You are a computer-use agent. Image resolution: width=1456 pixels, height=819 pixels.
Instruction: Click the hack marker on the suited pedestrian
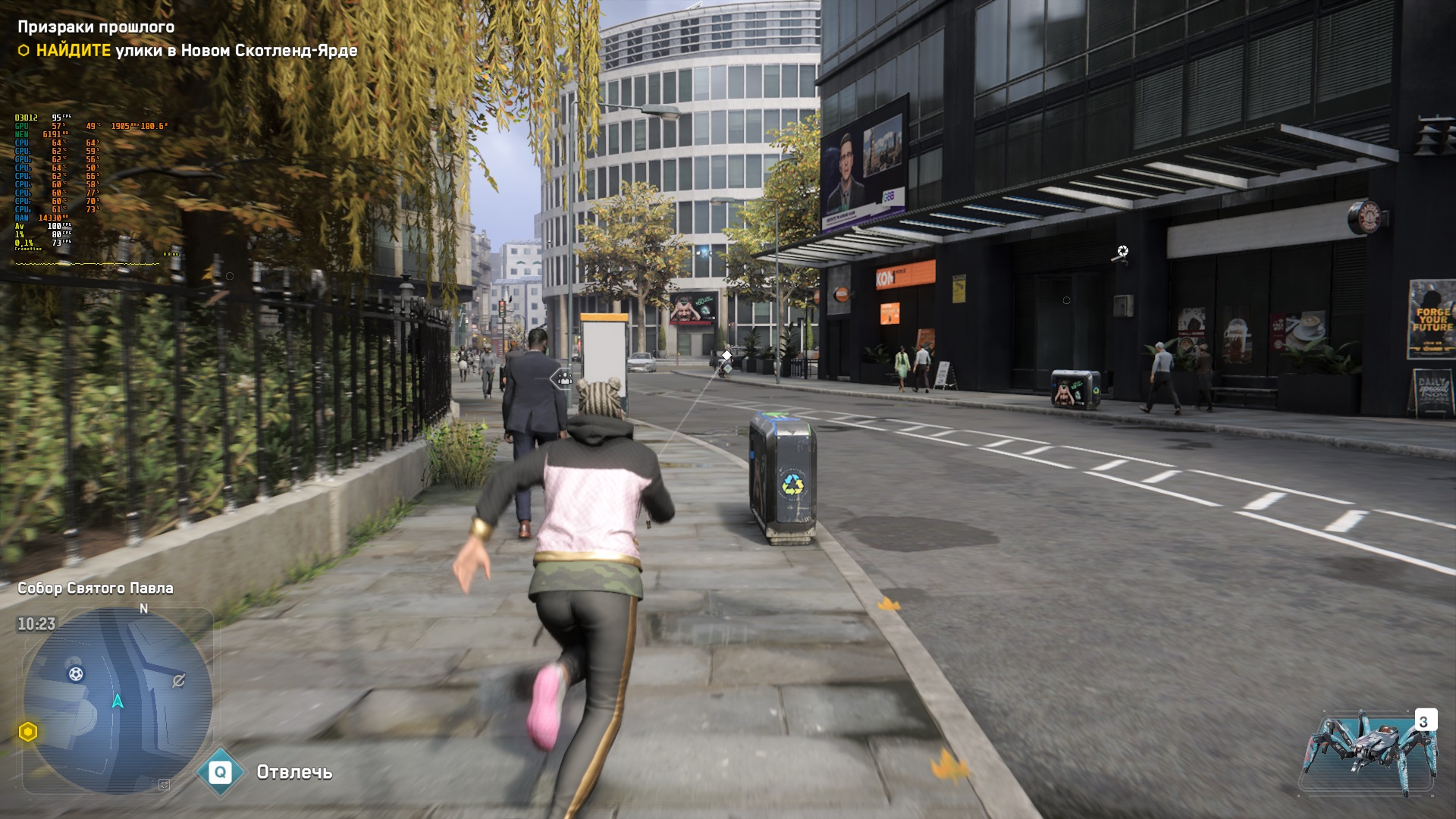click(564, 378)
